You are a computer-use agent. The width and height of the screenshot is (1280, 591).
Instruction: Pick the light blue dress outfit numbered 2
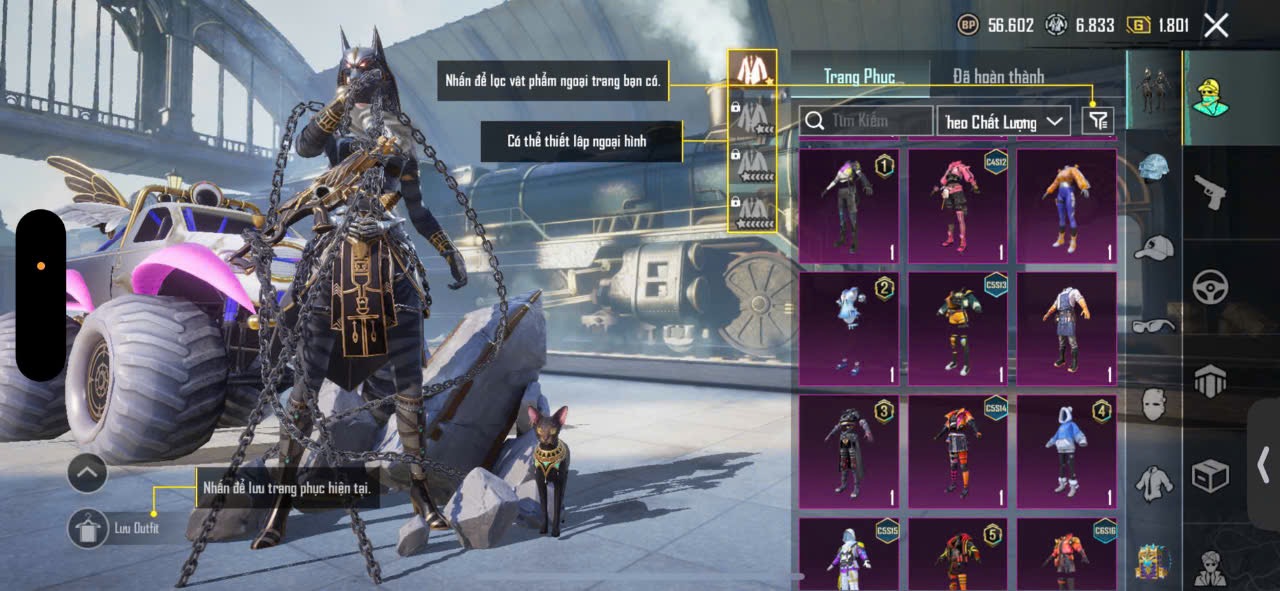point(849,329)
